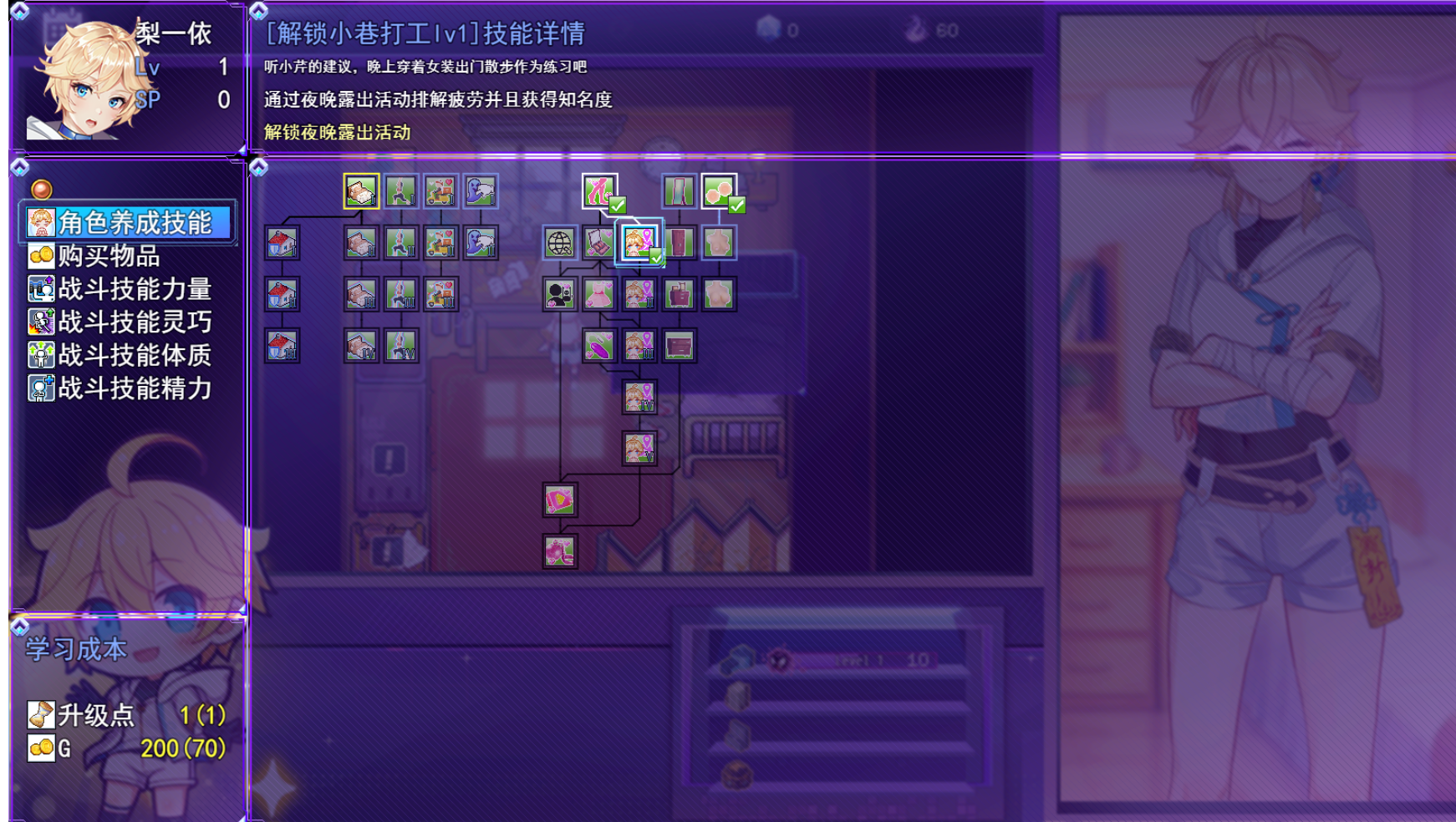Choose the top-row delivery scooter skill
Image resolution: width=1456 pixels, height=822 pixels.
(440, 191)
